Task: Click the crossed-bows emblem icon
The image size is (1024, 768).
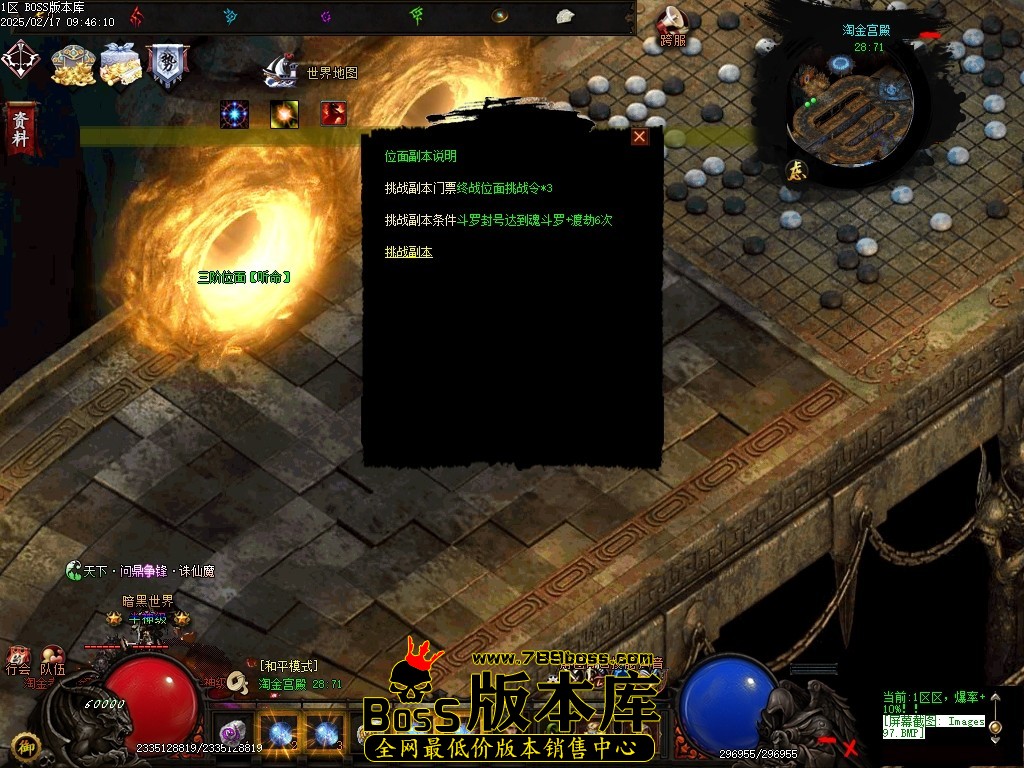Action: coord(19,59)
